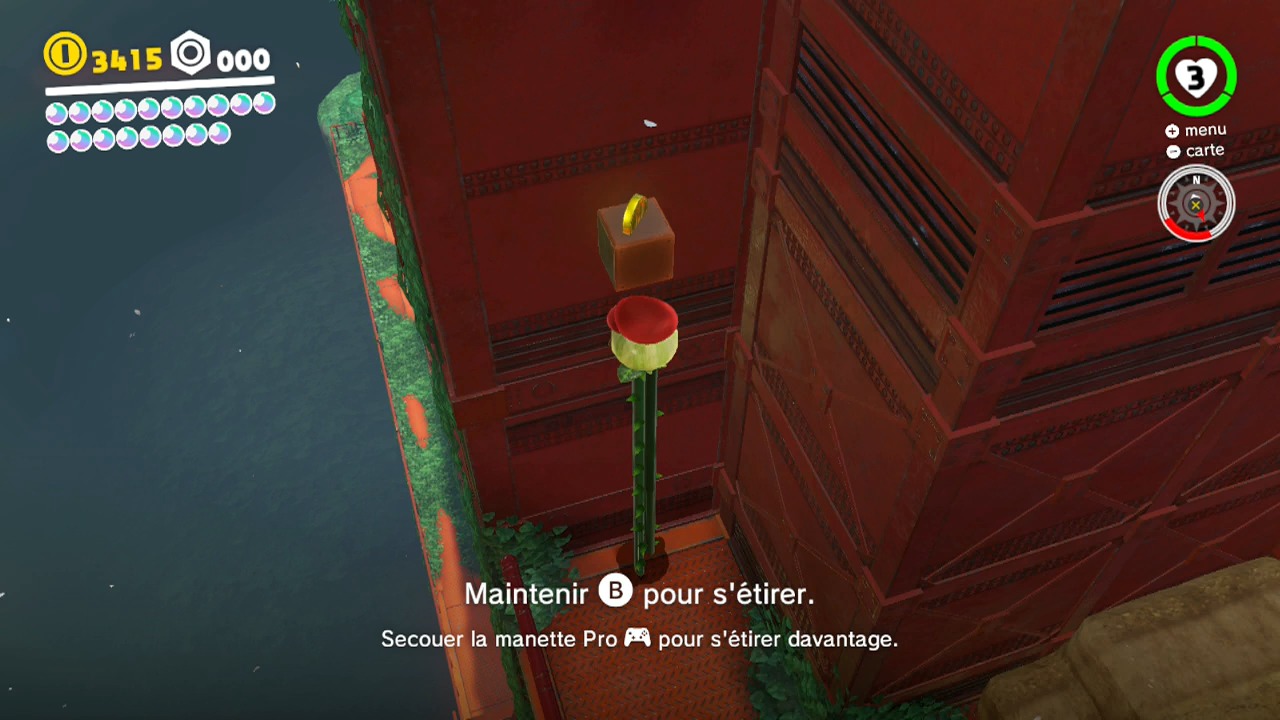1280x720 pixels.
Task: Click the white flag marker inside the minimap
Action: 1194,196
